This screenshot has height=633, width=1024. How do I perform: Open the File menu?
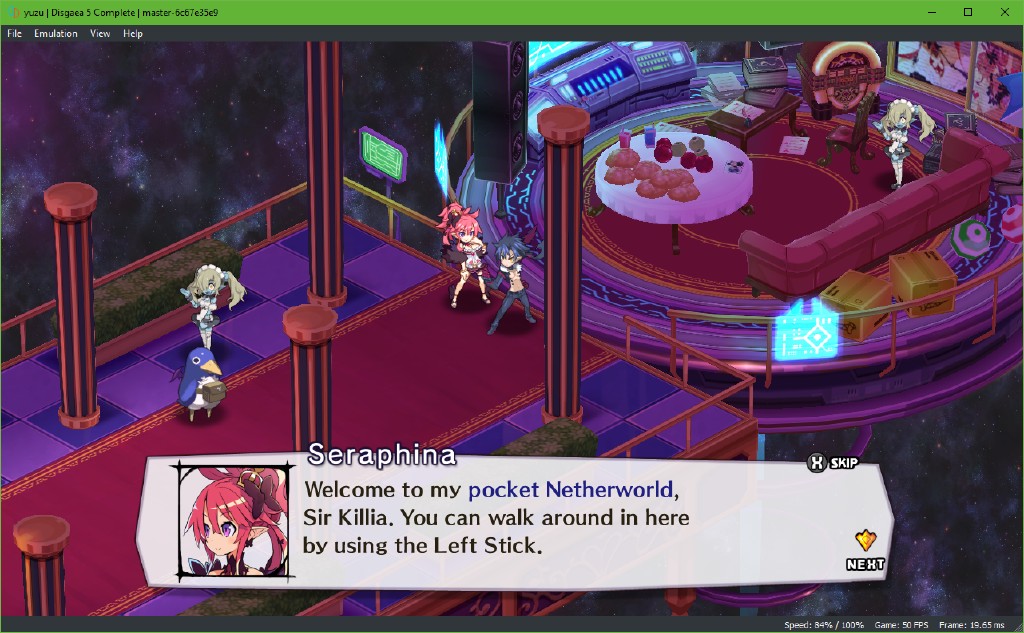tap(14, 33)
